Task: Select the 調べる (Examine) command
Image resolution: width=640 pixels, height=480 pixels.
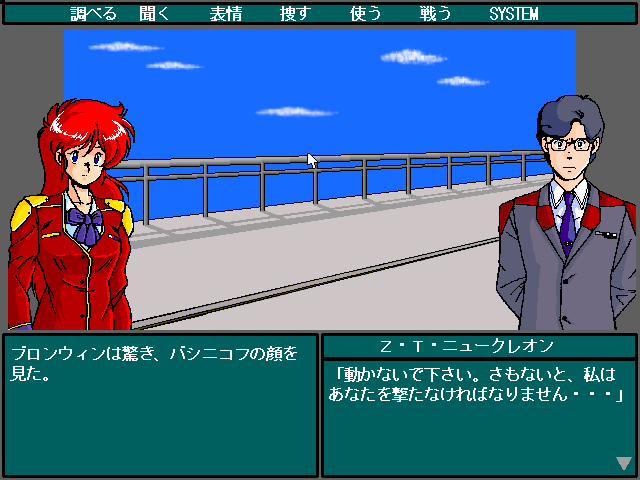Action: pyautogui.click(x=94, y=14)
